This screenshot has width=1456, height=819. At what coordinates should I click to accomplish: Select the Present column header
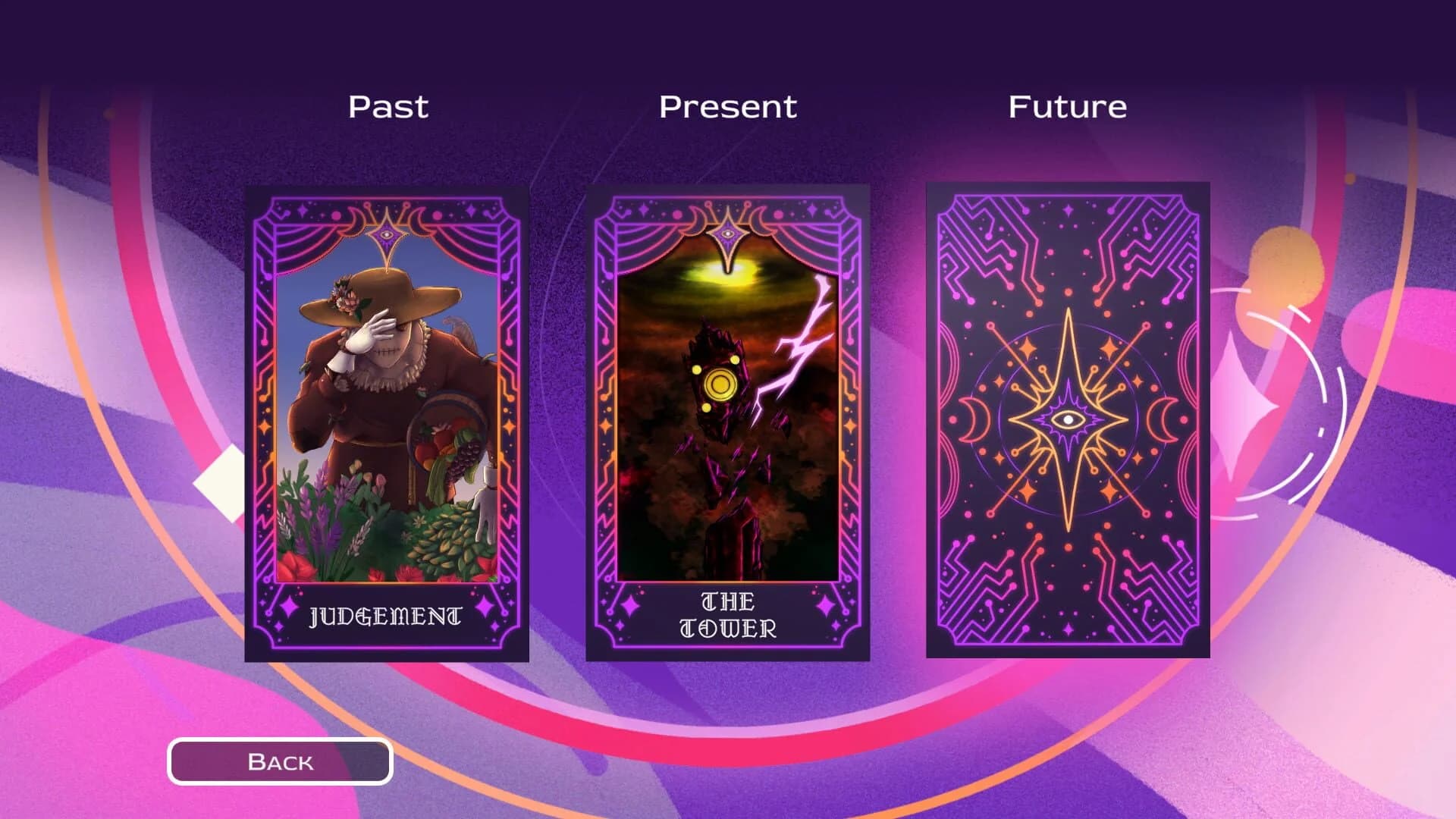728,105
